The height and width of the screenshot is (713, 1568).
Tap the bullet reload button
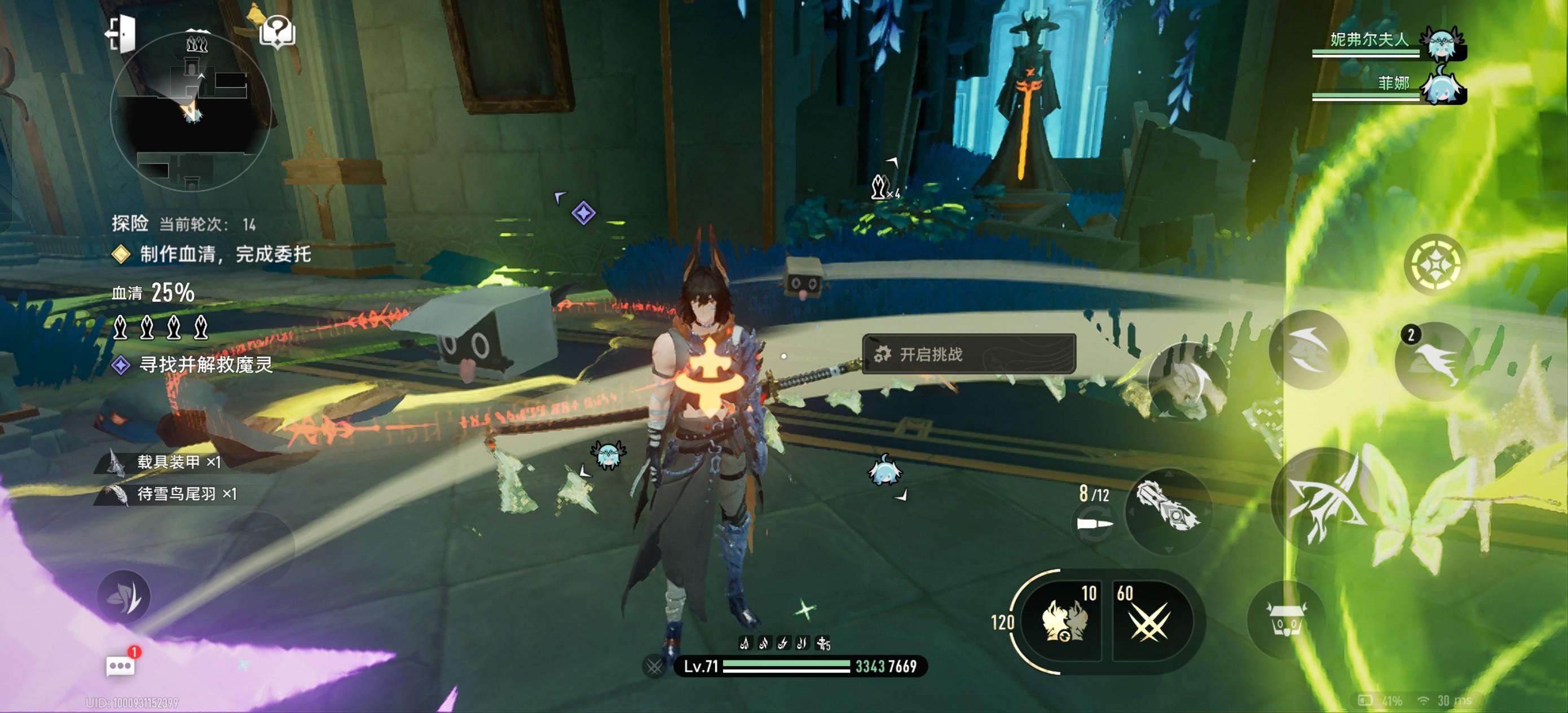(1094, 523)
